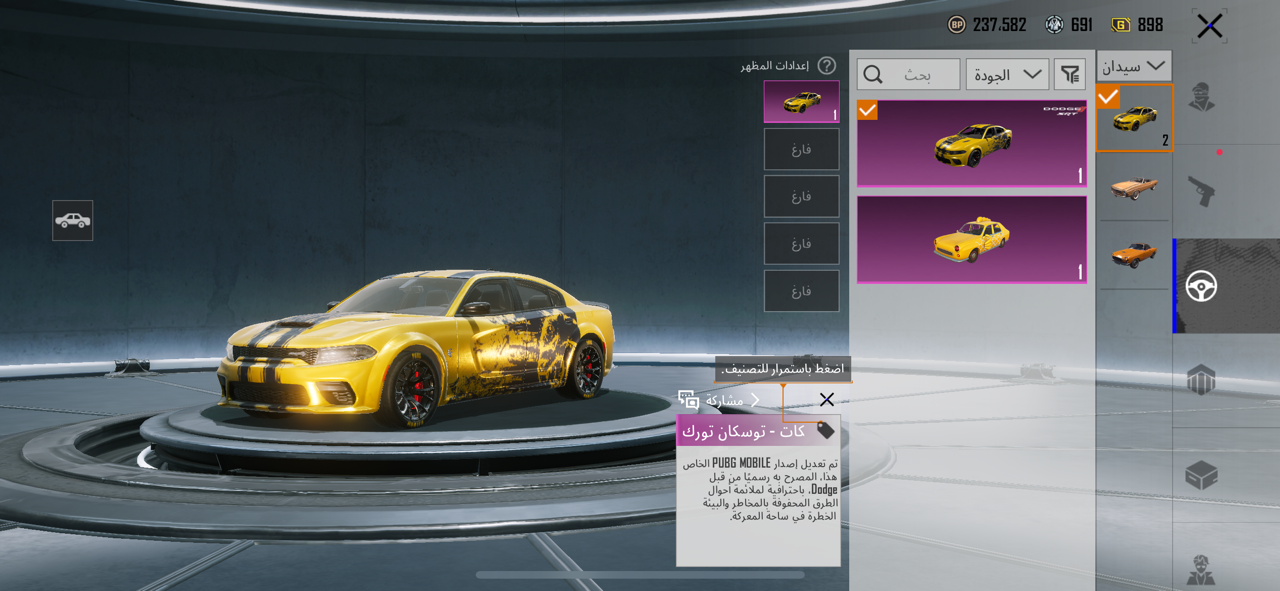Switch to the outfit character tab at top
The width and height of the screenshot is (1280, 591).
tap(1201, 98)
